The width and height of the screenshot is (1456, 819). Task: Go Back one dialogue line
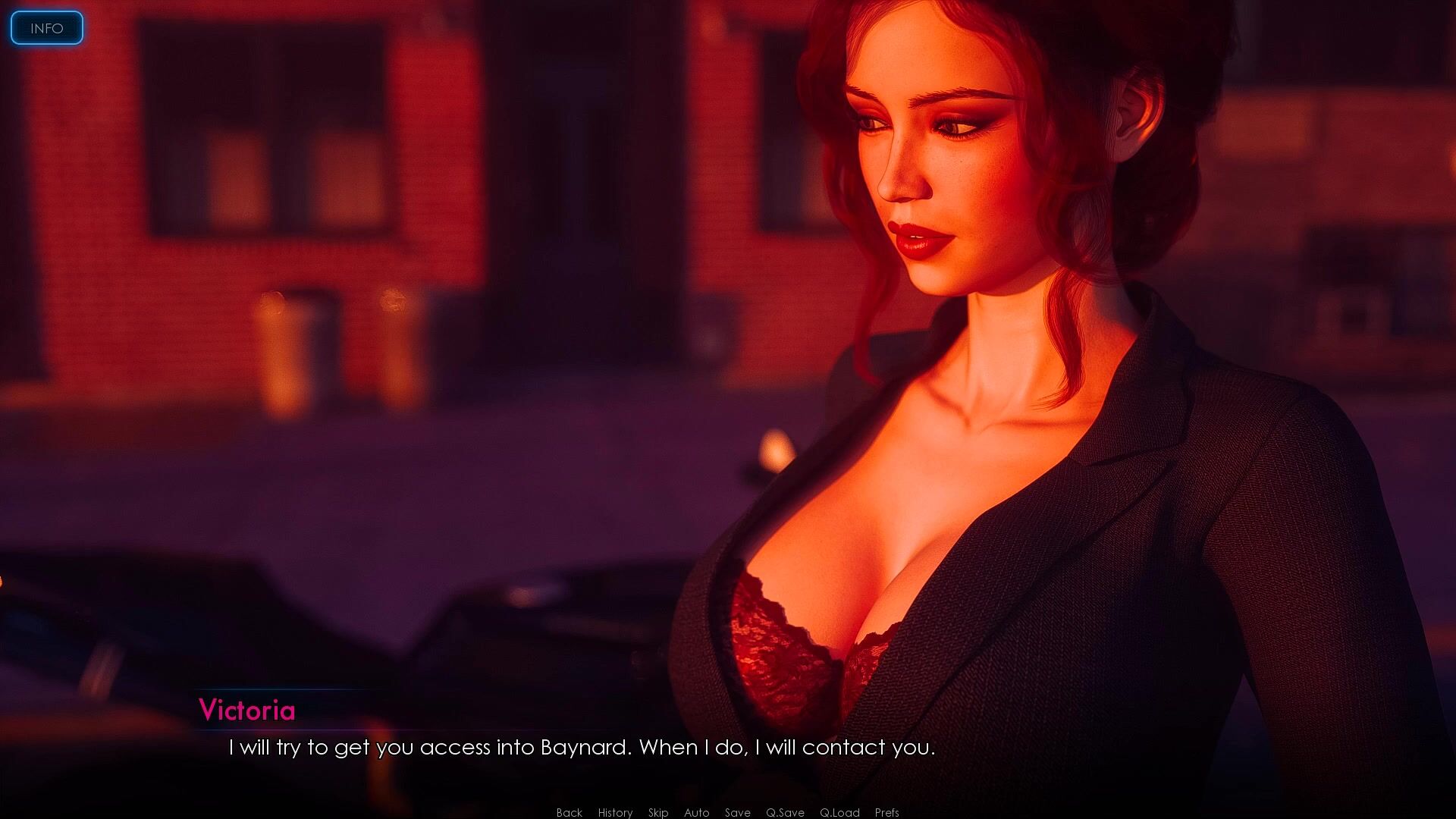click(569, 812)
